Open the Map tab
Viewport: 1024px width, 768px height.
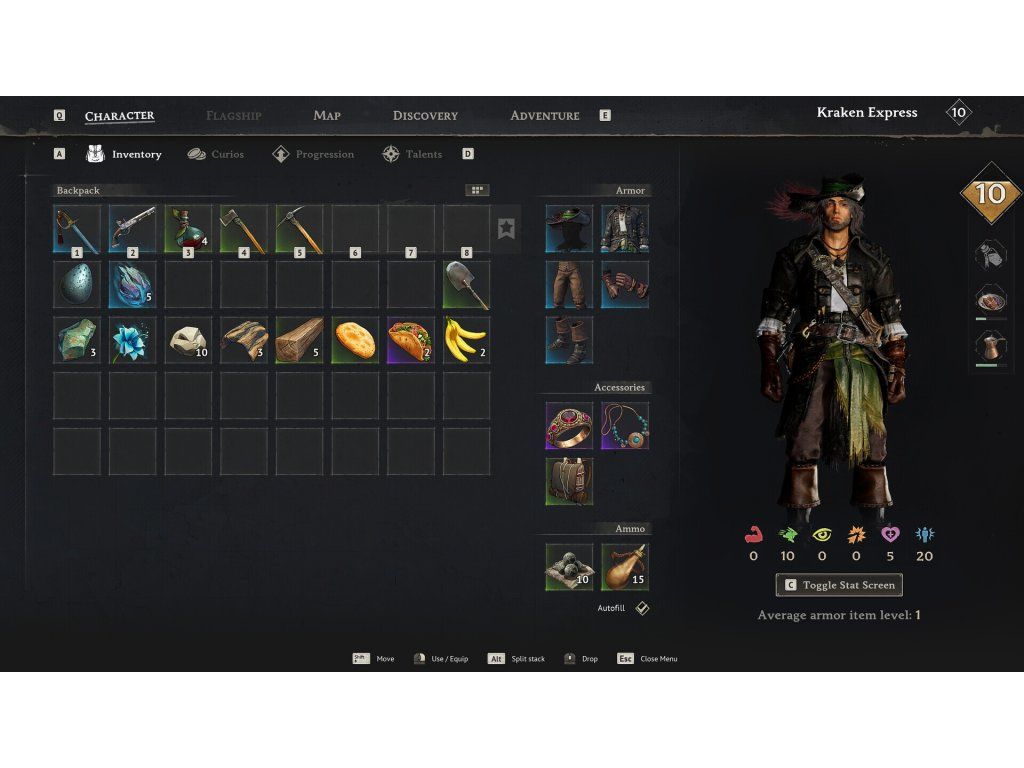[x=327, y=116]
